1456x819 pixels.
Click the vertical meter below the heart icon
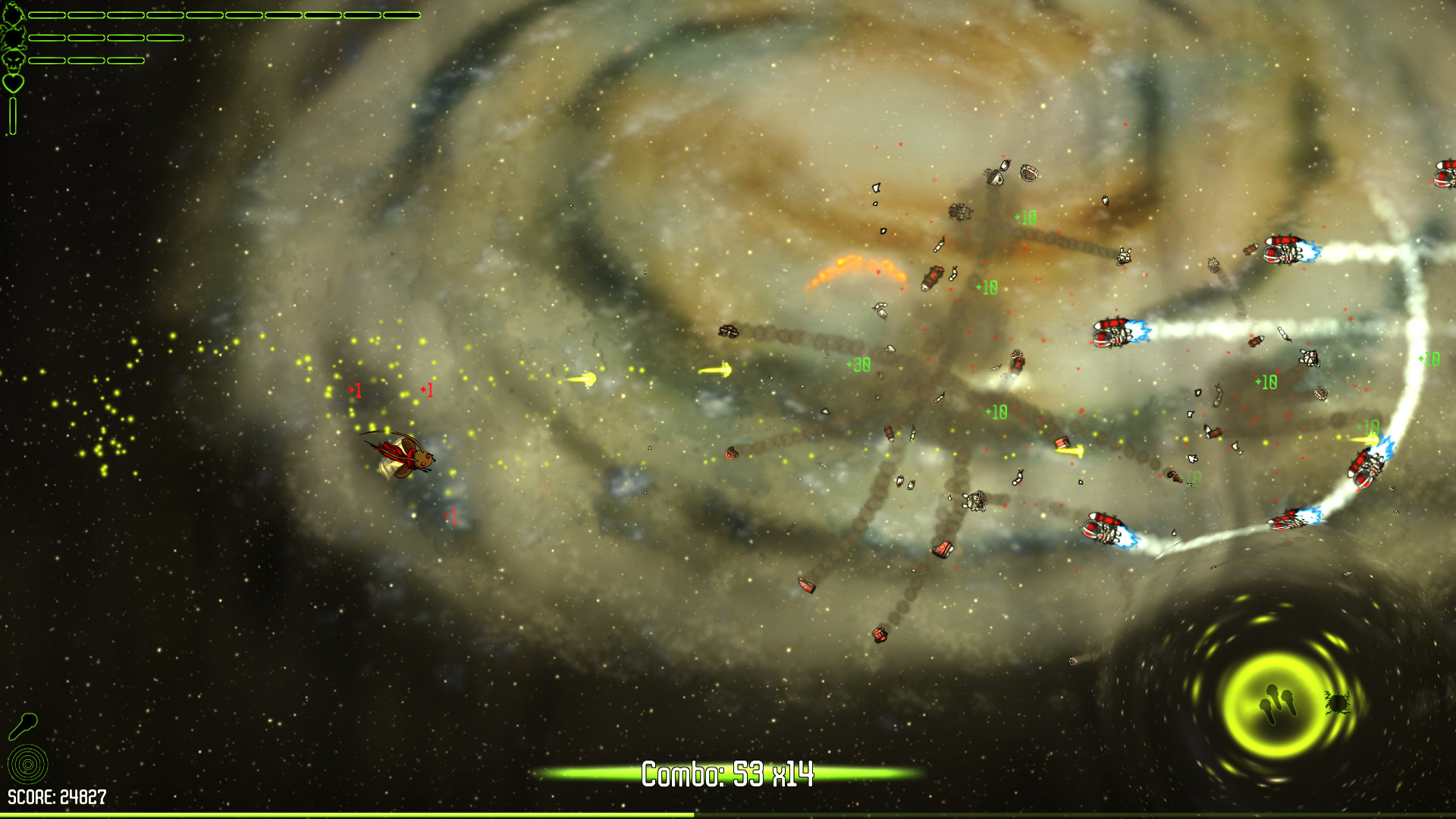(x=13, y=115)
